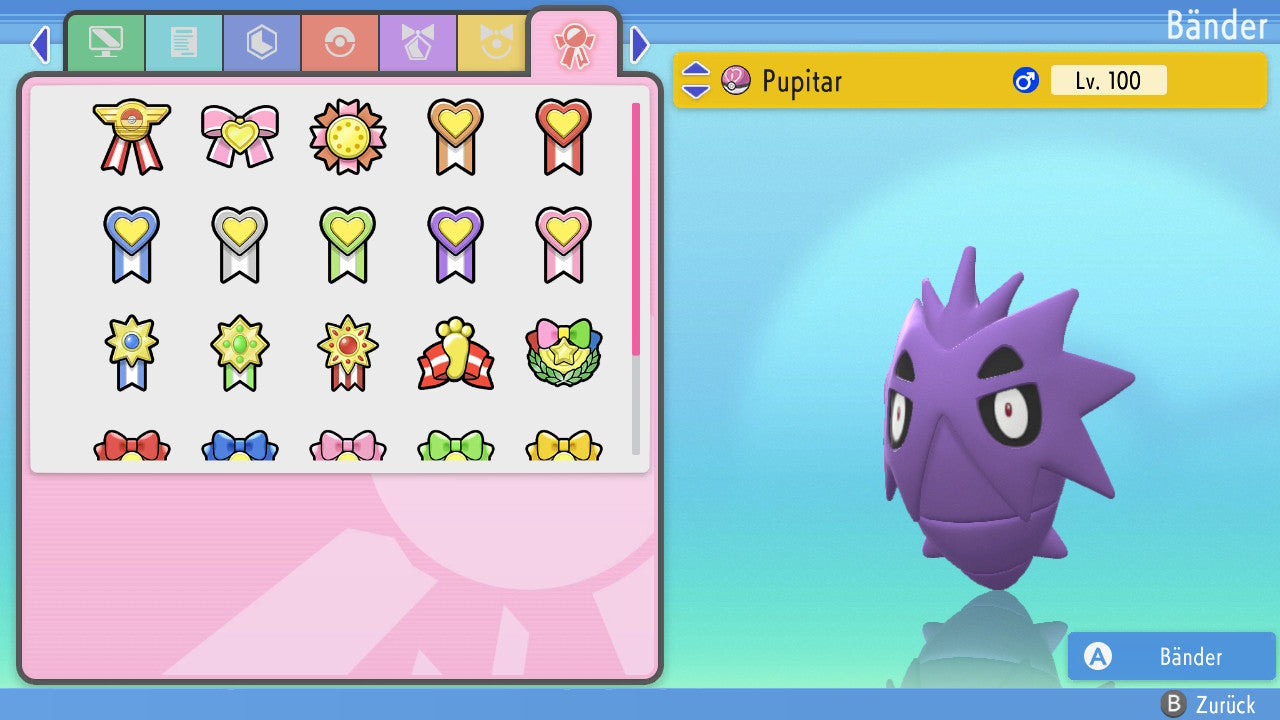Pick the blue heart ribbon
The image size is (1280, 720).
point(132,244)
